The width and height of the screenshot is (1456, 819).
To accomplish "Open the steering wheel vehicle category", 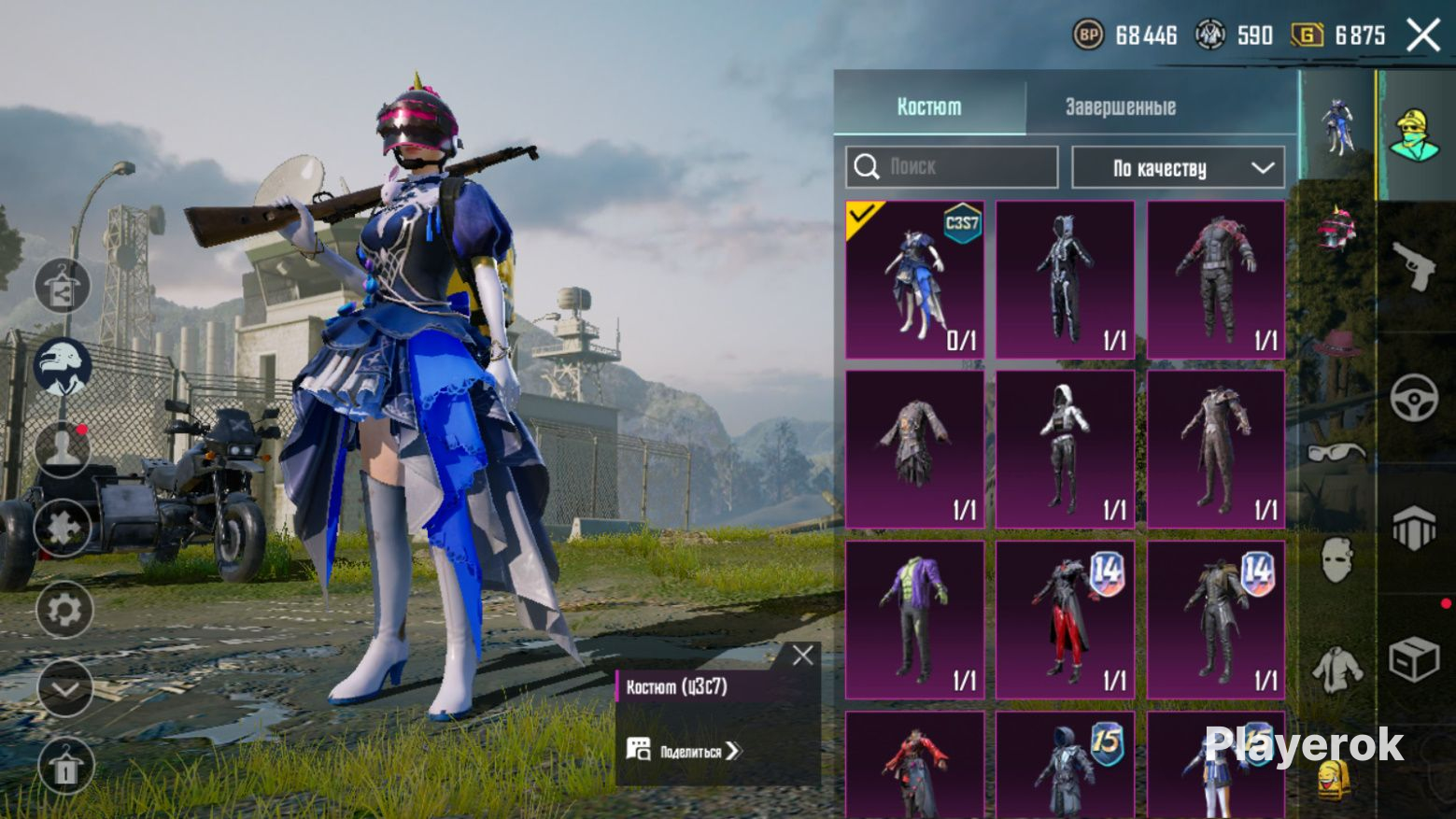I will (1414, 398).
